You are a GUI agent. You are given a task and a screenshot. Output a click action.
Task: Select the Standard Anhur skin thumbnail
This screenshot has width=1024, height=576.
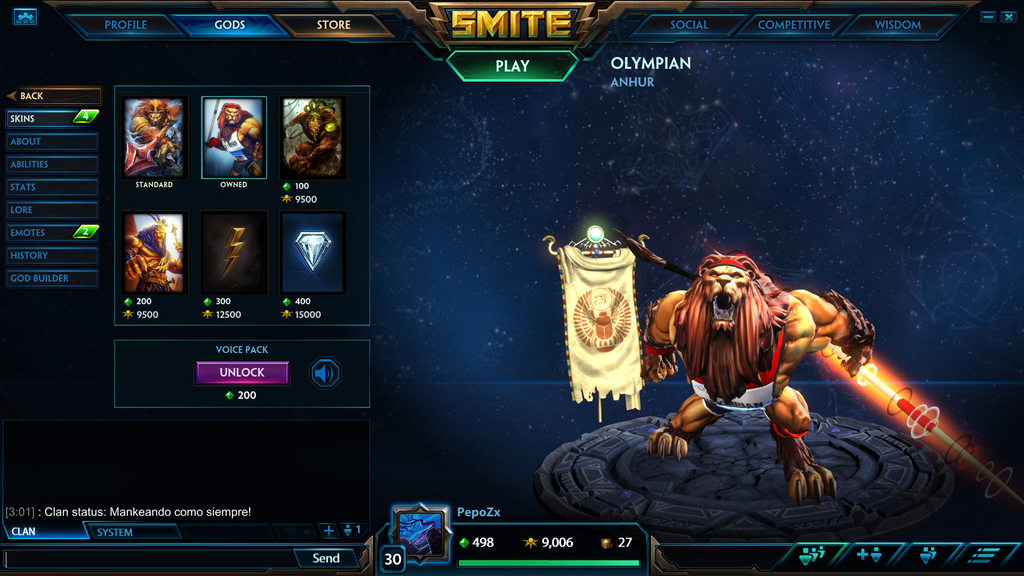pyautogui.click(x=154, y=138)
